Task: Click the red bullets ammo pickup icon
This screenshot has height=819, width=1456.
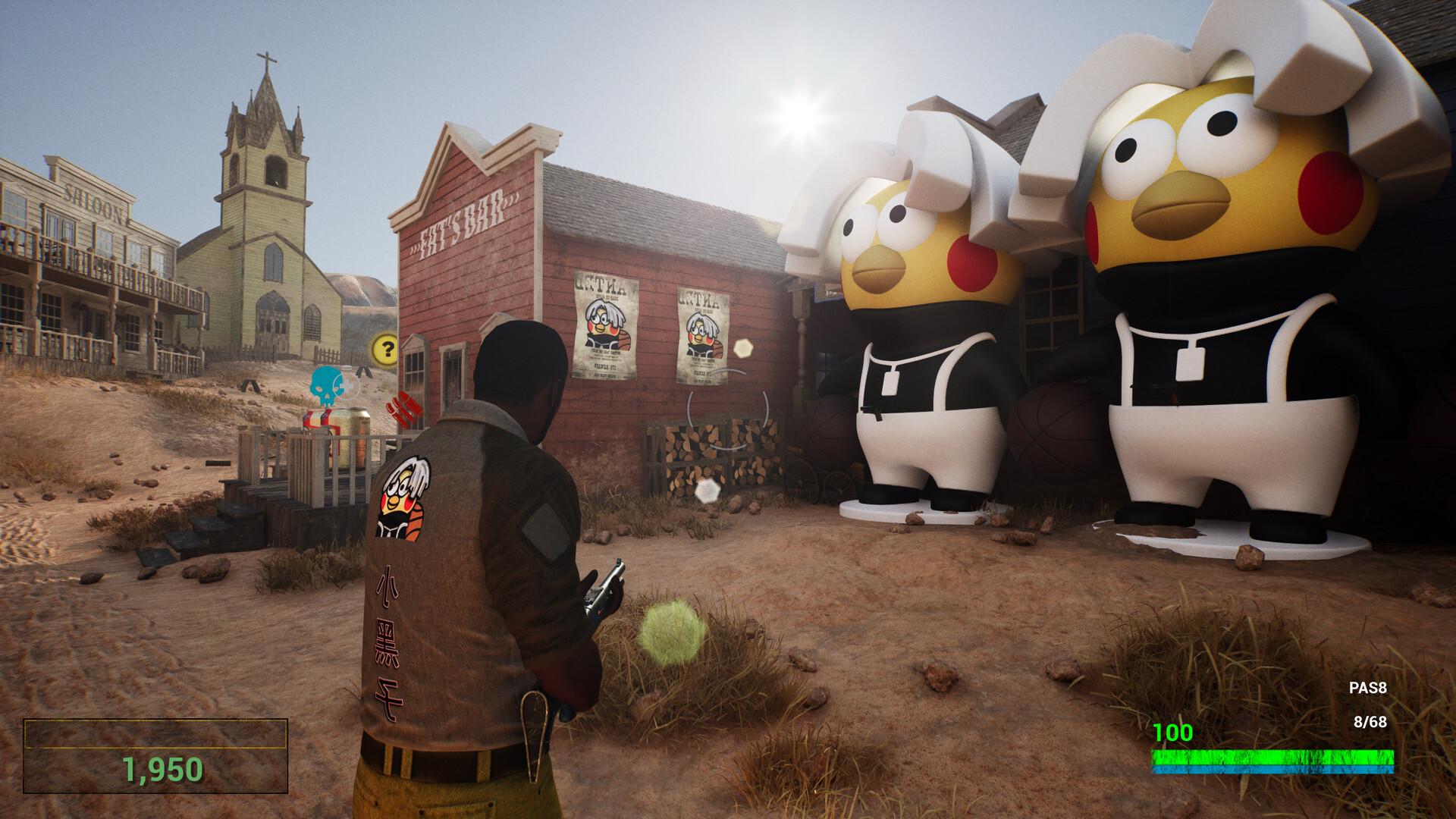Action: click(404, 410)
